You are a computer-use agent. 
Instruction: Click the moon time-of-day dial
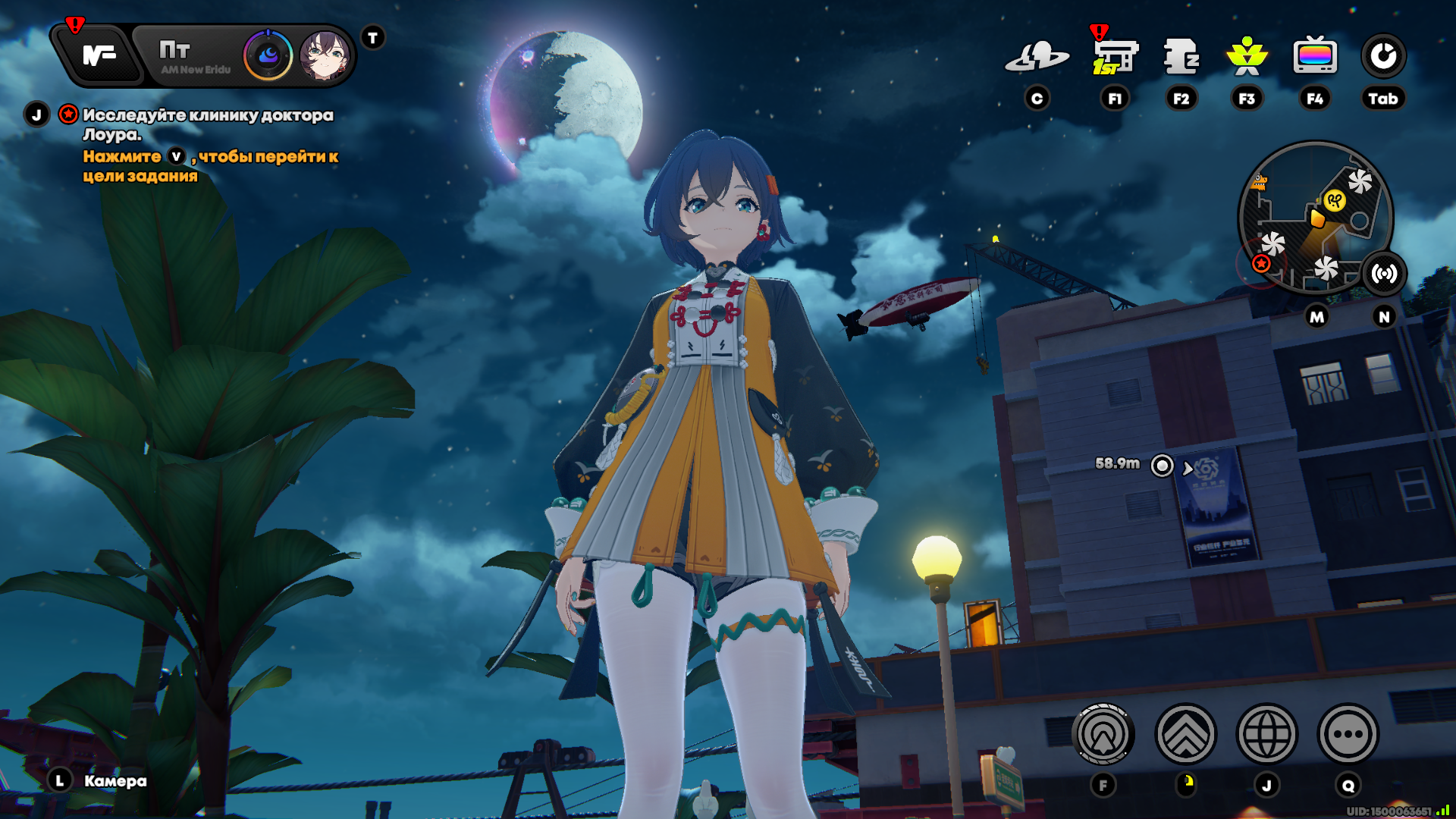click(x=268, y=55)
